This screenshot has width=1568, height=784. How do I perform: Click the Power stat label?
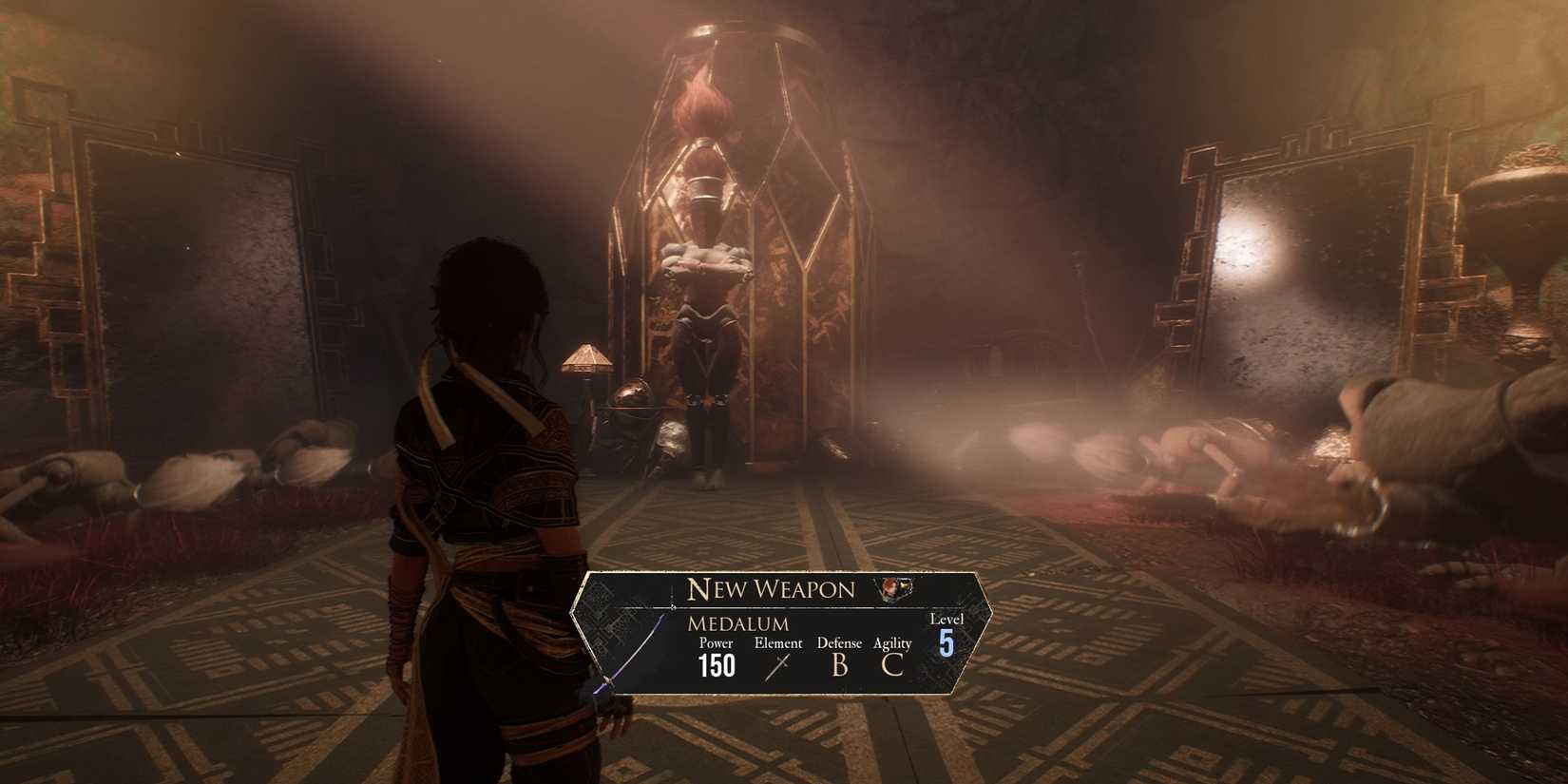point(717,643)
